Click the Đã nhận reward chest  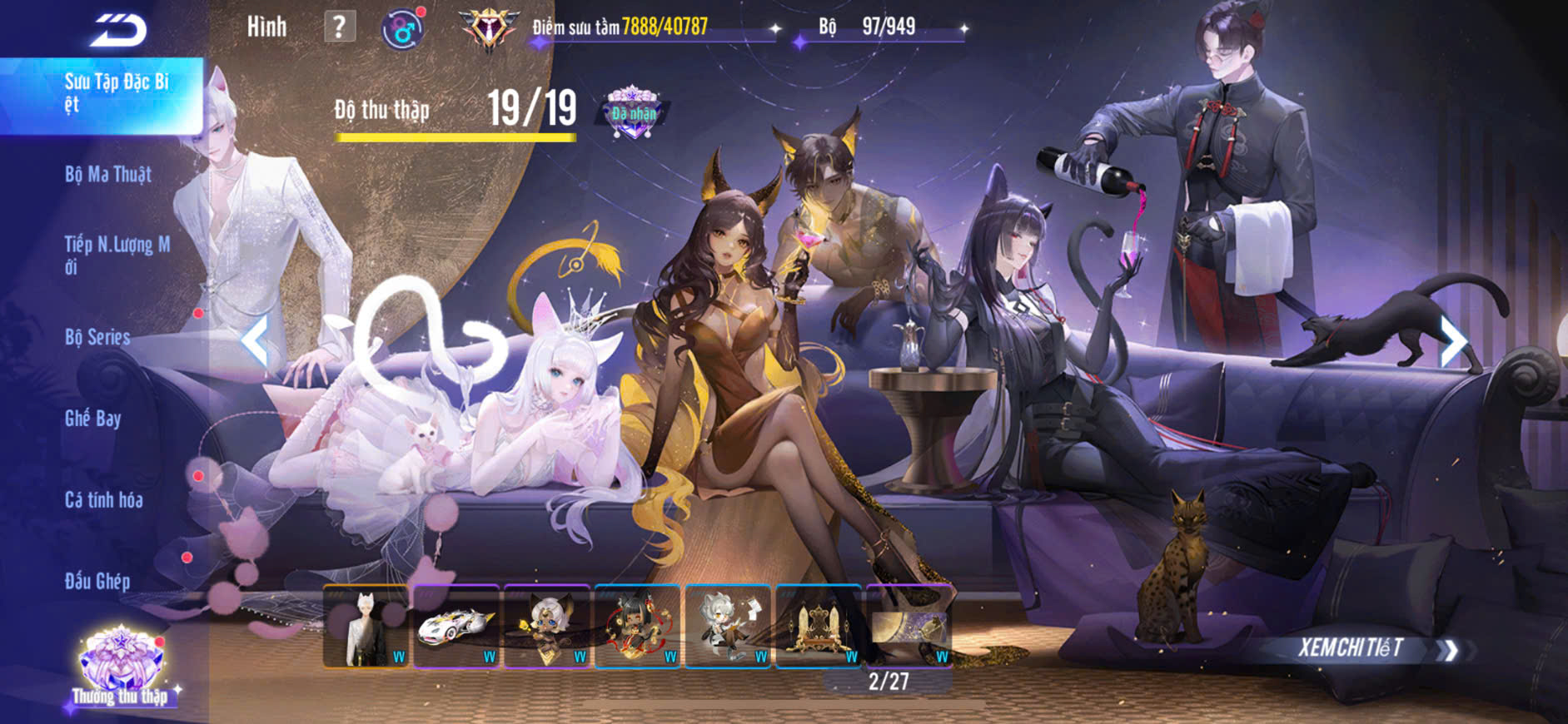(x=633, y=113)
